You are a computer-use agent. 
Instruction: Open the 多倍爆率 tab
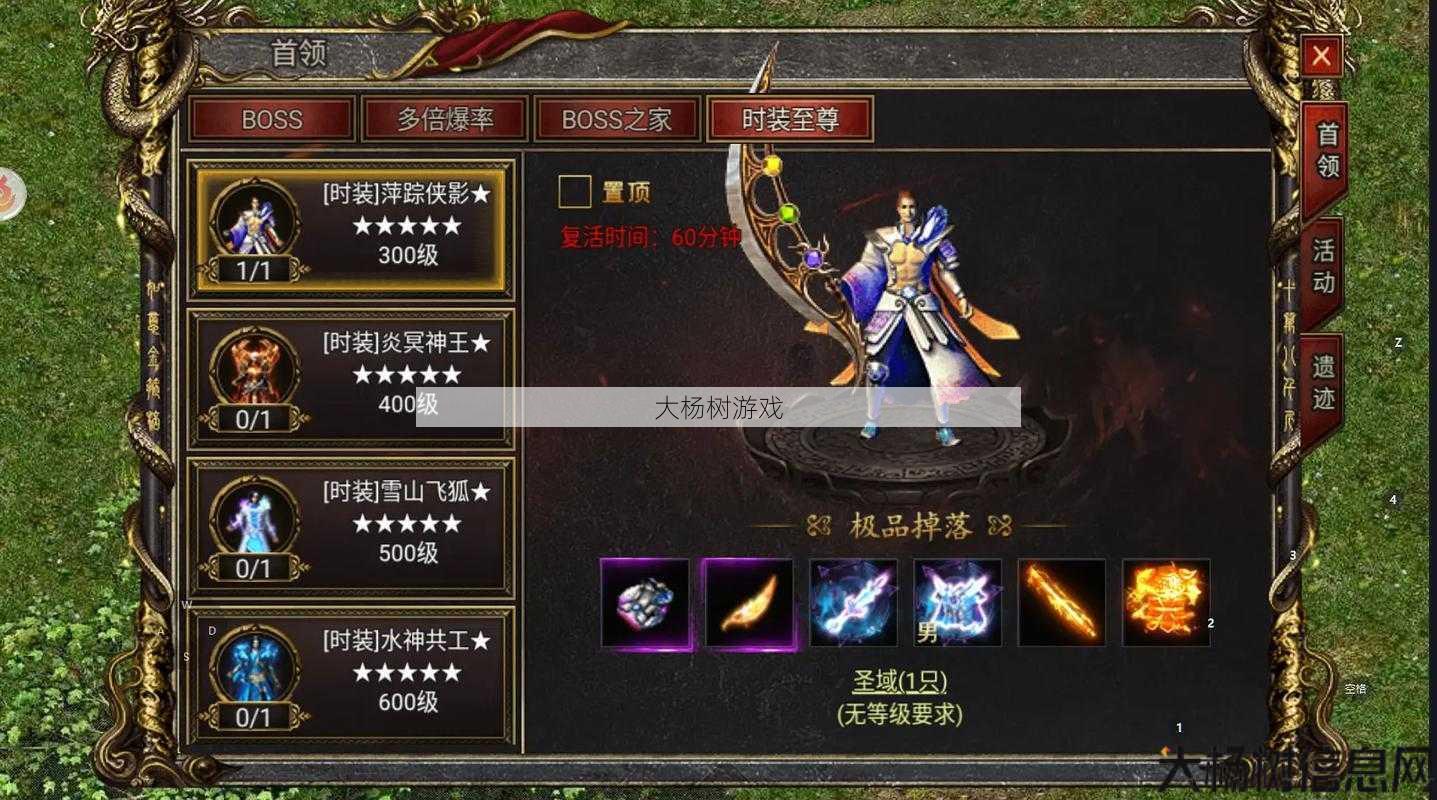(445, 119)
